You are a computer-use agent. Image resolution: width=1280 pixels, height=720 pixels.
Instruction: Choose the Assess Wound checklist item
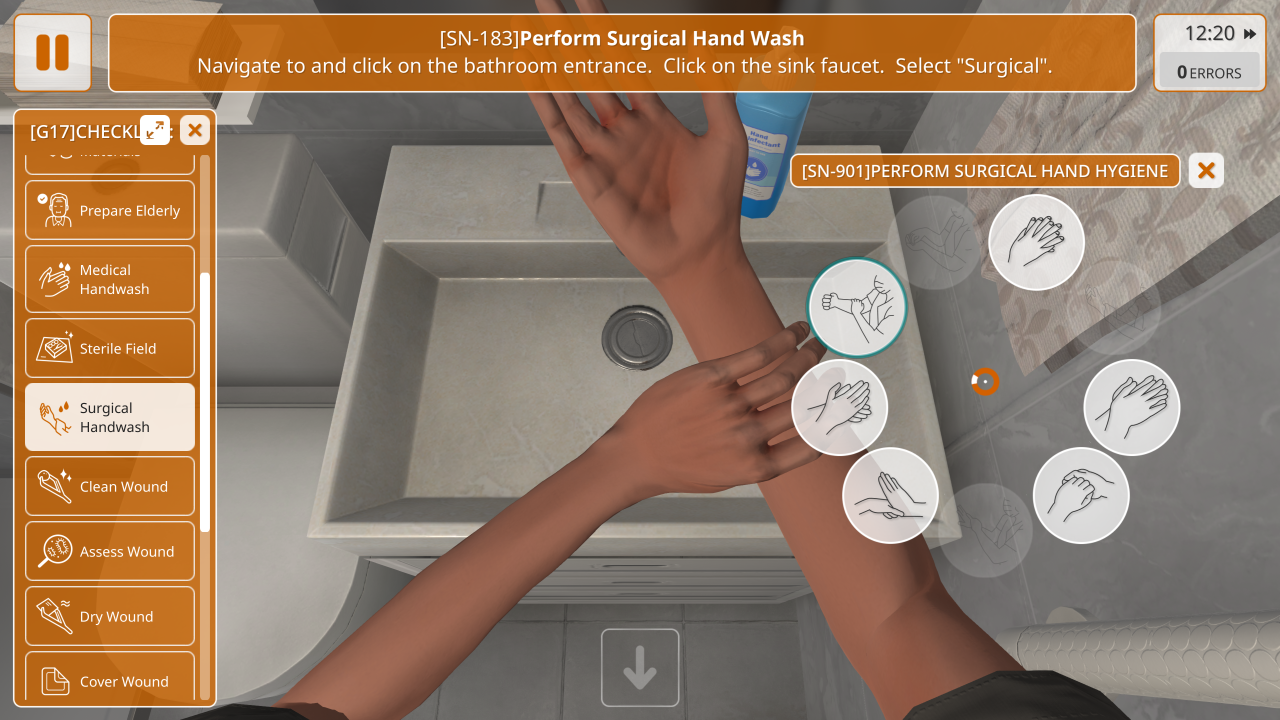(x=110, y=551)
